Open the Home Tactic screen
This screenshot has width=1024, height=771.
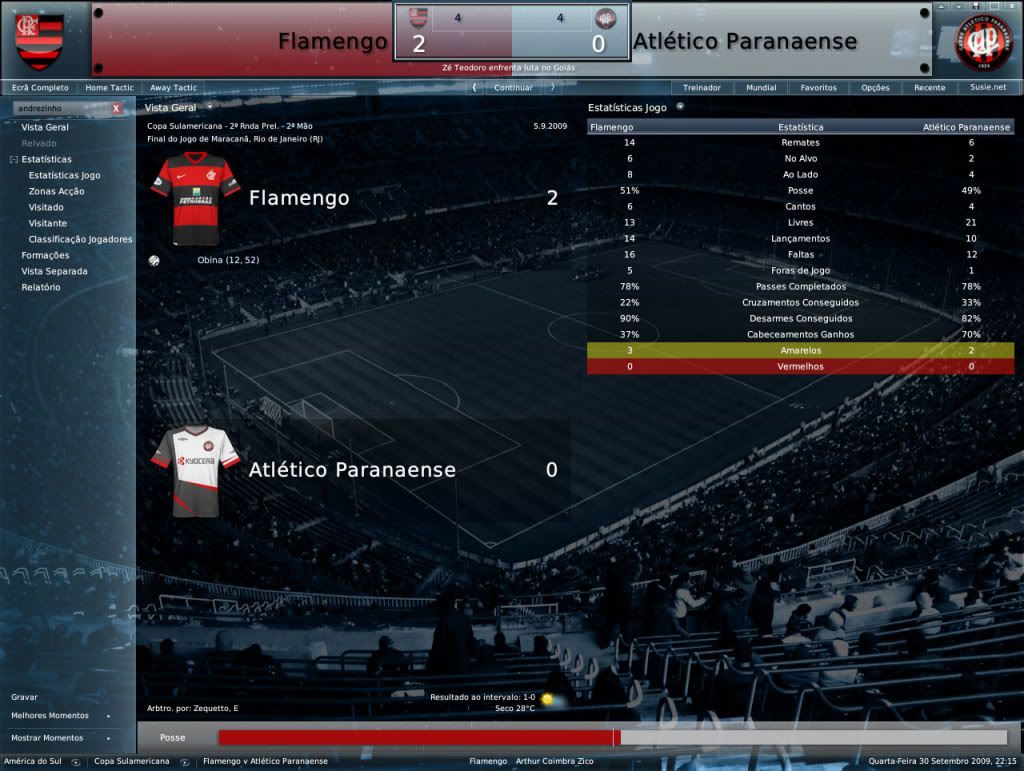(110, 88)
